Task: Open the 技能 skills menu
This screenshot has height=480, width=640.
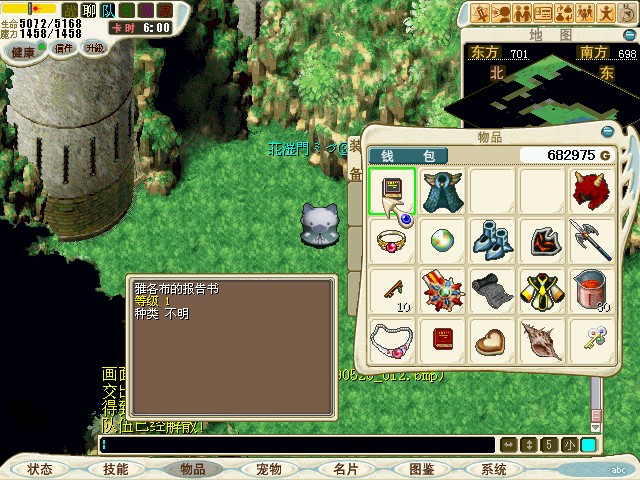Action: click(115, 469)
